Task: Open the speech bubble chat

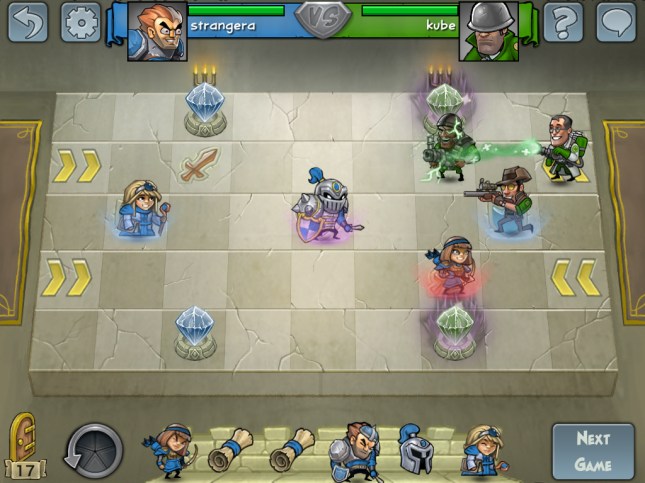Action: (616, 22)
